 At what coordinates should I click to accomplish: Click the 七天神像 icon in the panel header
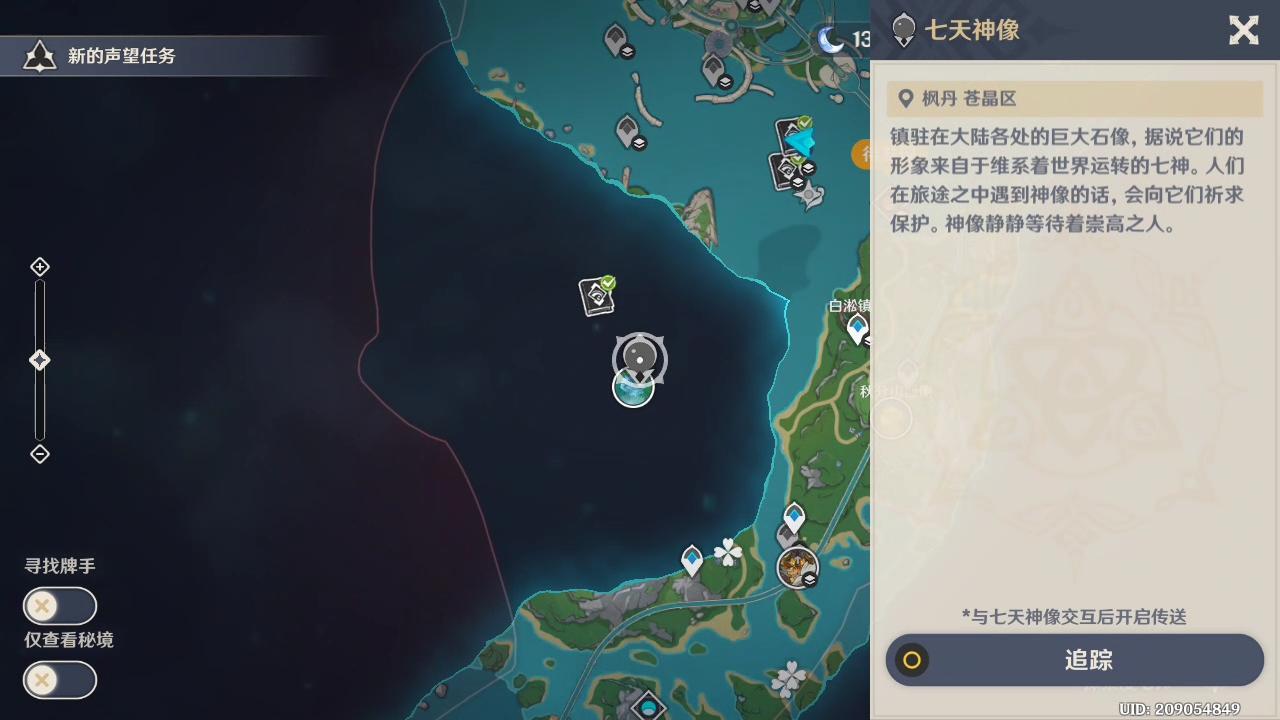[x=903, y=30]
